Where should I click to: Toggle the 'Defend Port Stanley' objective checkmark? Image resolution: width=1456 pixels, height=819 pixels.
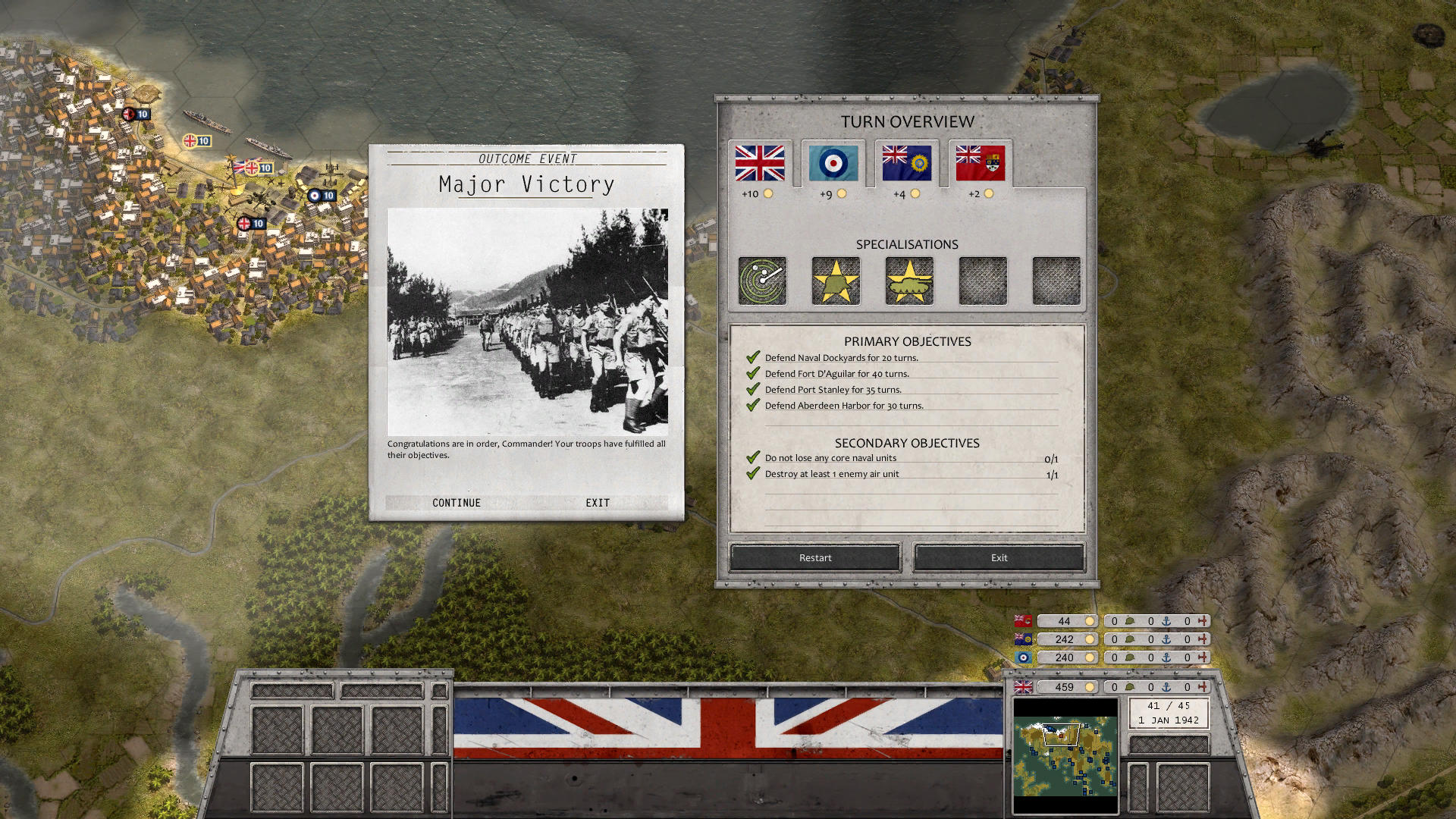coord(753,389)
